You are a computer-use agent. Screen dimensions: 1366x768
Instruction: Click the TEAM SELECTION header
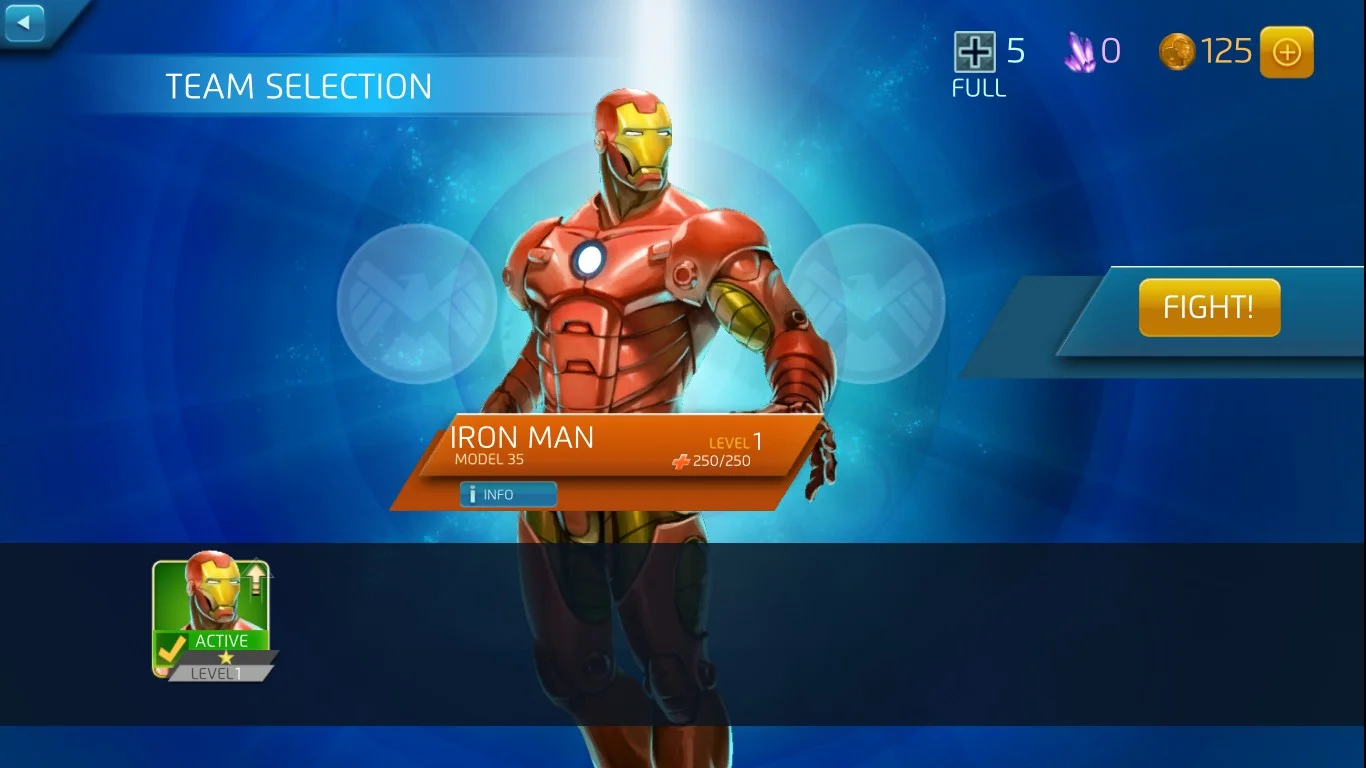pos(299,86)
